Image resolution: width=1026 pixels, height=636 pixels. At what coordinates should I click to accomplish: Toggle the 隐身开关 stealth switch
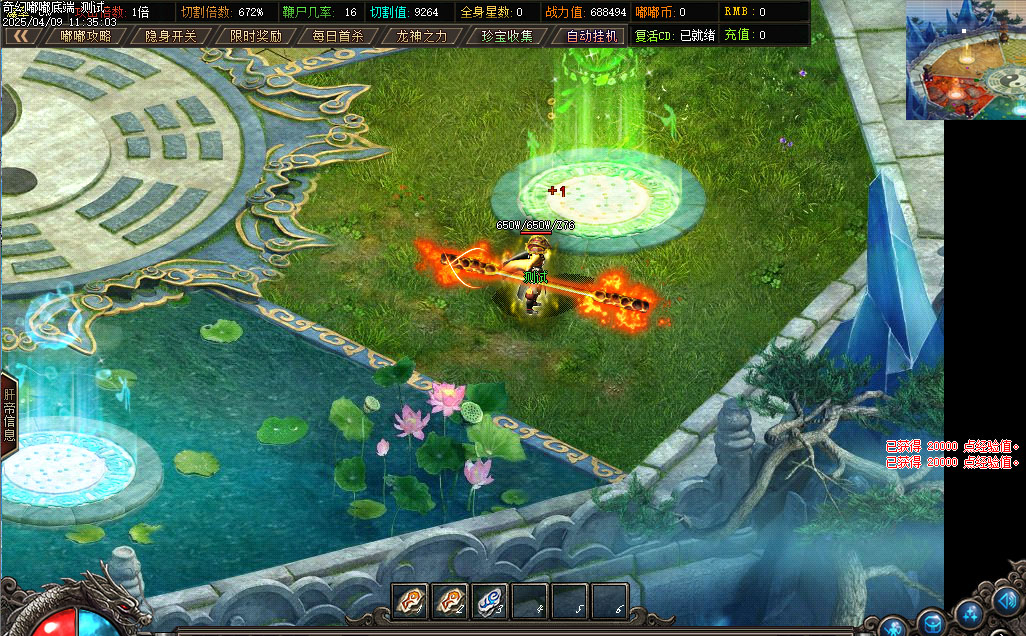click(170, 36)
